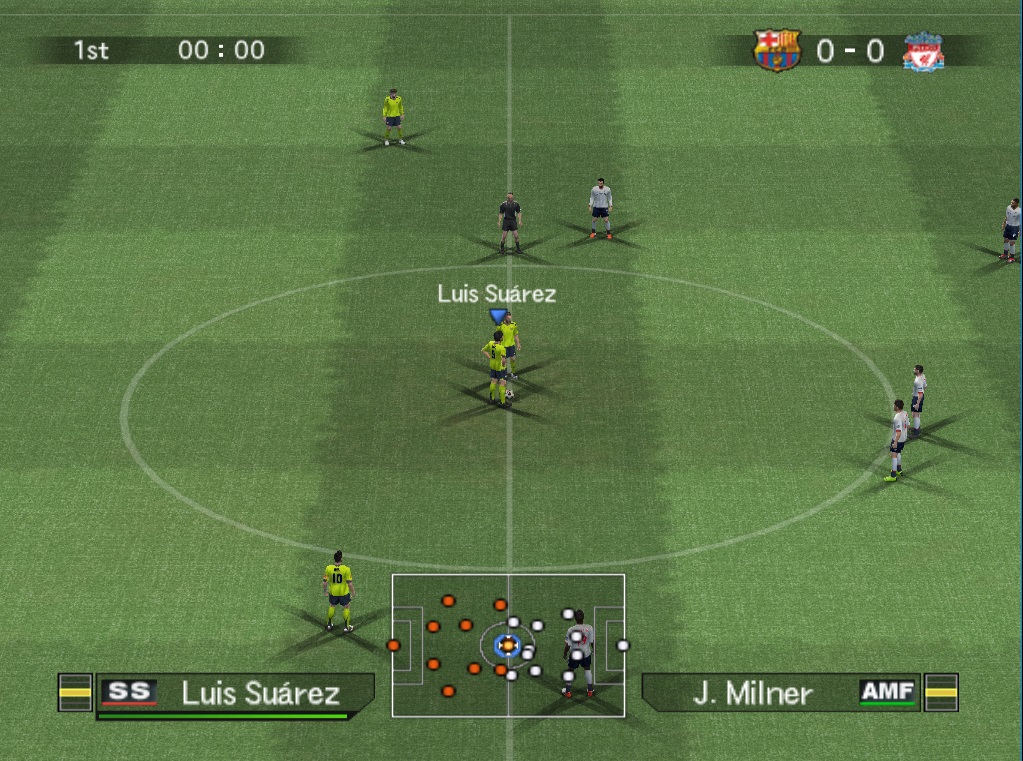Click the Barcelona club crest
The width and height of the screenshot is (1023, 761).
777,50
